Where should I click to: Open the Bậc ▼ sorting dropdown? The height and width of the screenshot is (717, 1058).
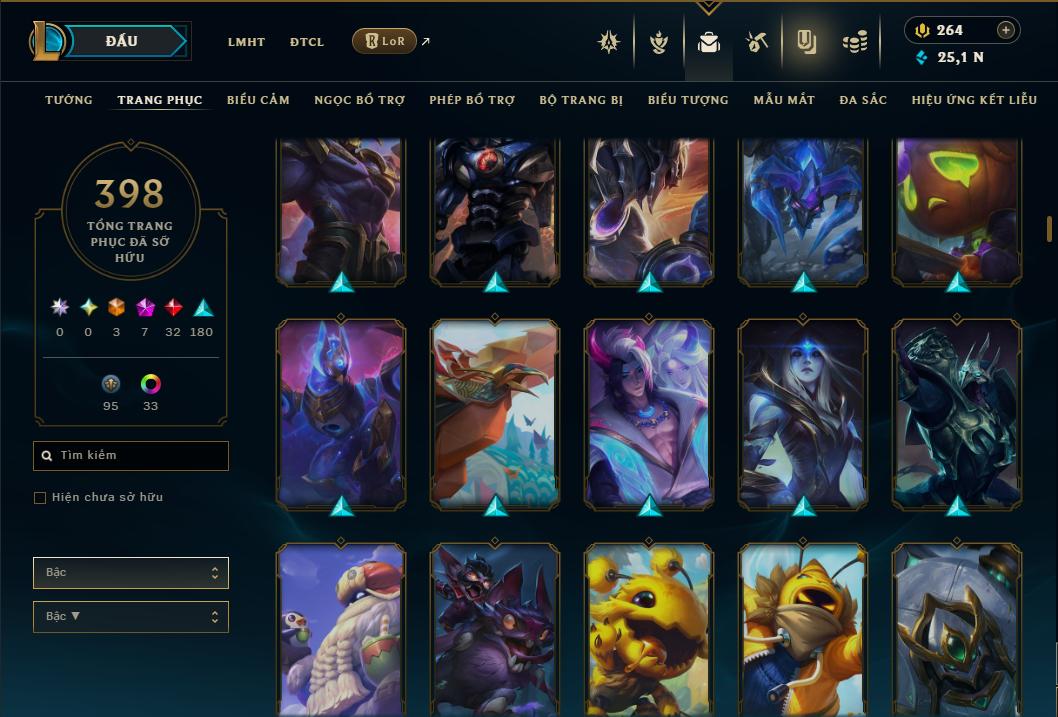pyautogui.click(x=131, y=617)
